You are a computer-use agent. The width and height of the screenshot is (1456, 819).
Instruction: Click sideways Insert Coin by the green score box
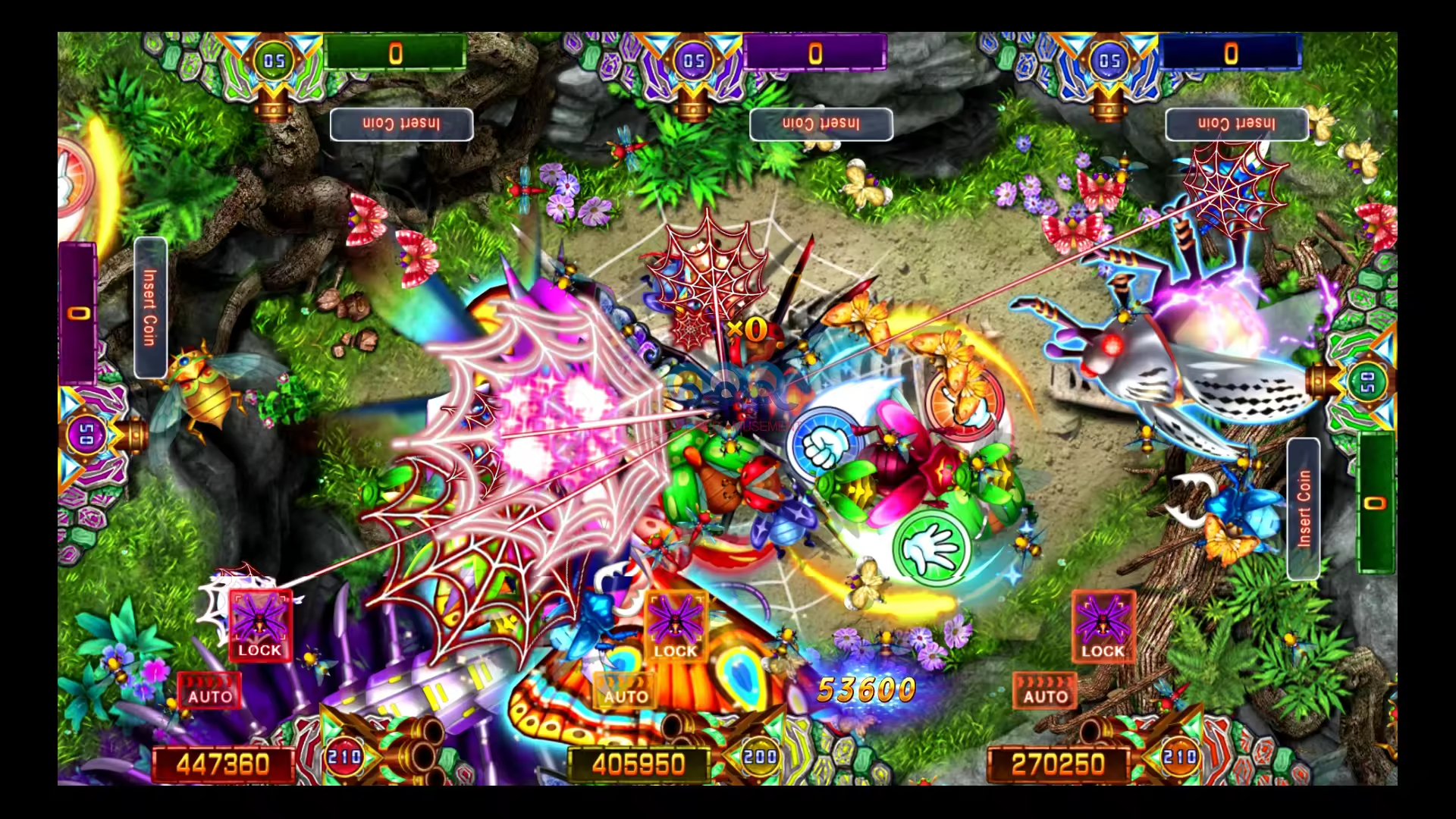pyautogui.click(x=1303, y=509)
